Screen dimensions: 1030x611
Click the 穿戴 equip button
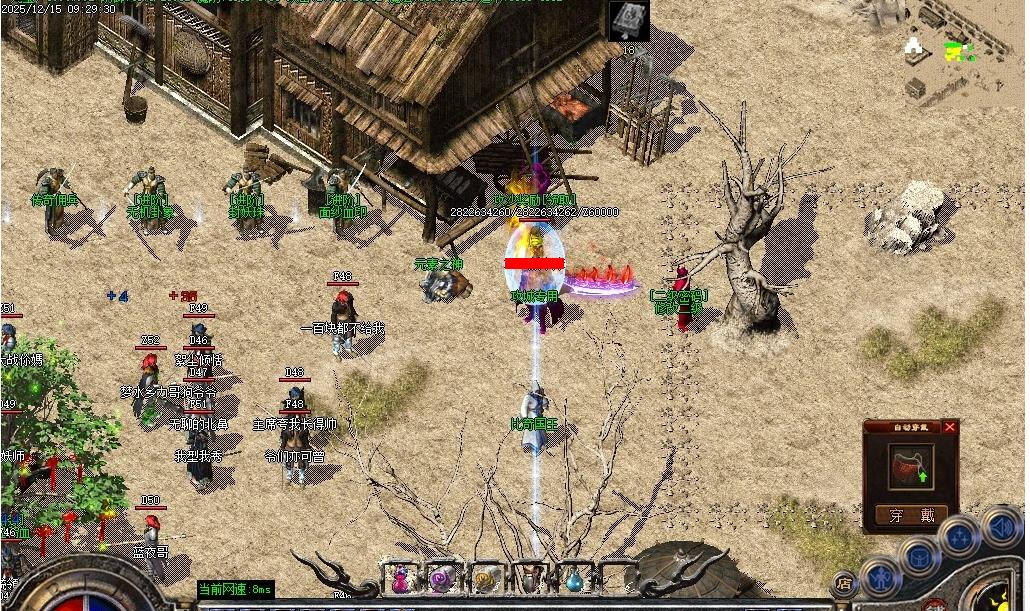coord(910,515)
